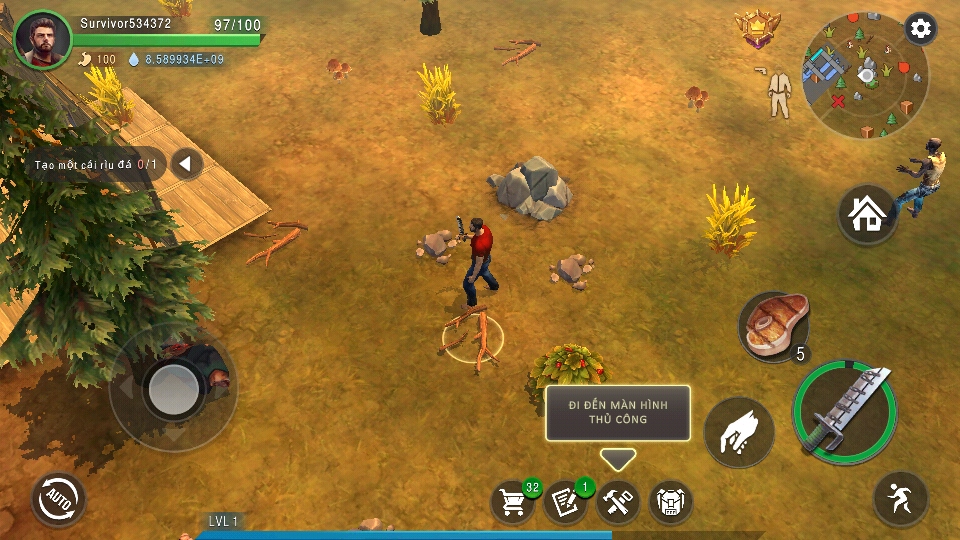The width and height of the screenshot is (960, 540).
Task: Open the character equipment figure icon
Action: click(x=780, y=92)
